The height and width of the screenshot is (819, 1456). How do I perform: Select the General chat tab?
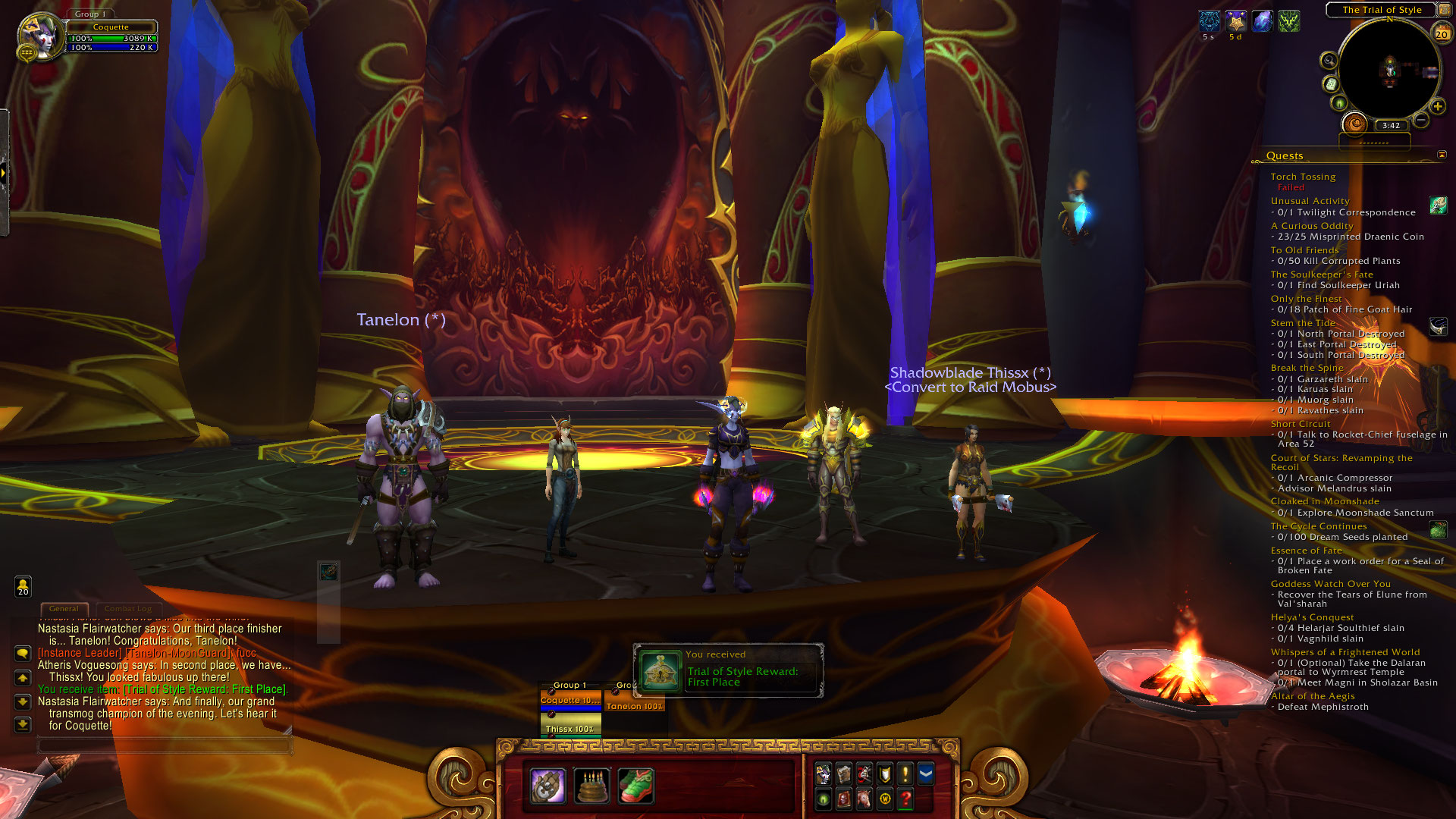tap(64, 609)
